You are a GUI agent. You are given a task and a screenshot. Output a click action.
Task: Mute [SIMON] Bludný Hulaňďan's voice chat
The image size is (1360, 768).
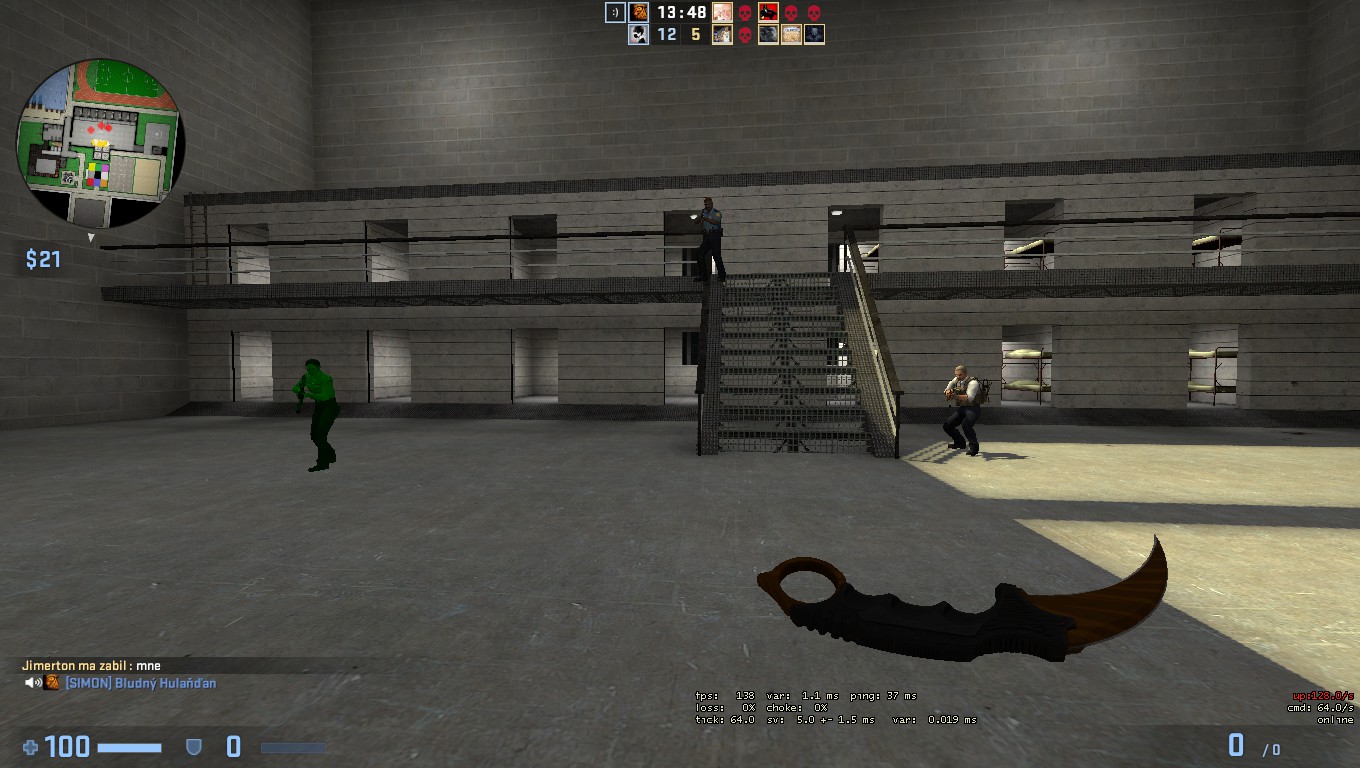[x=32, y=683]
